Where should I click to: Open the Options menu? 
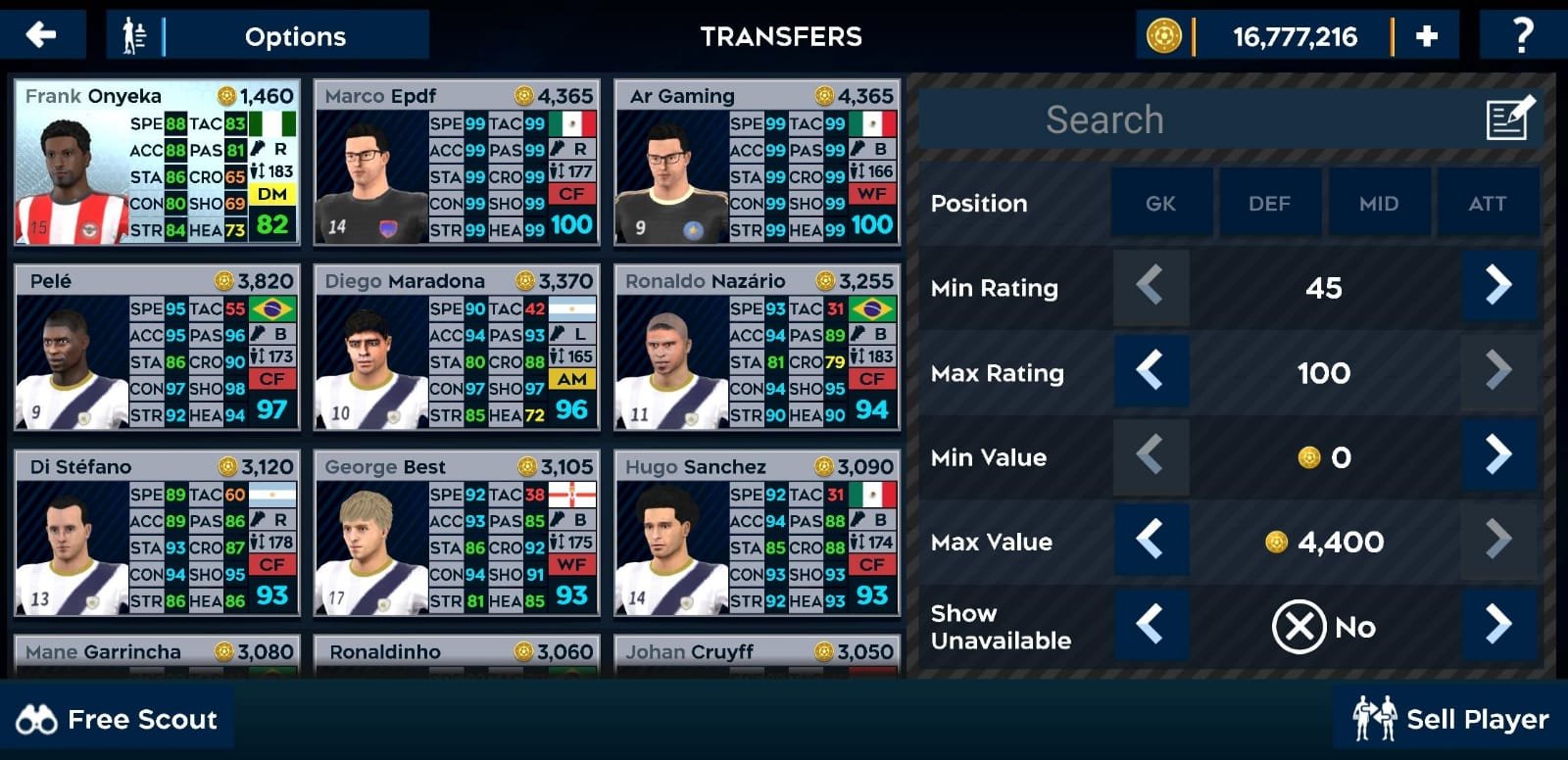(267, 36)
